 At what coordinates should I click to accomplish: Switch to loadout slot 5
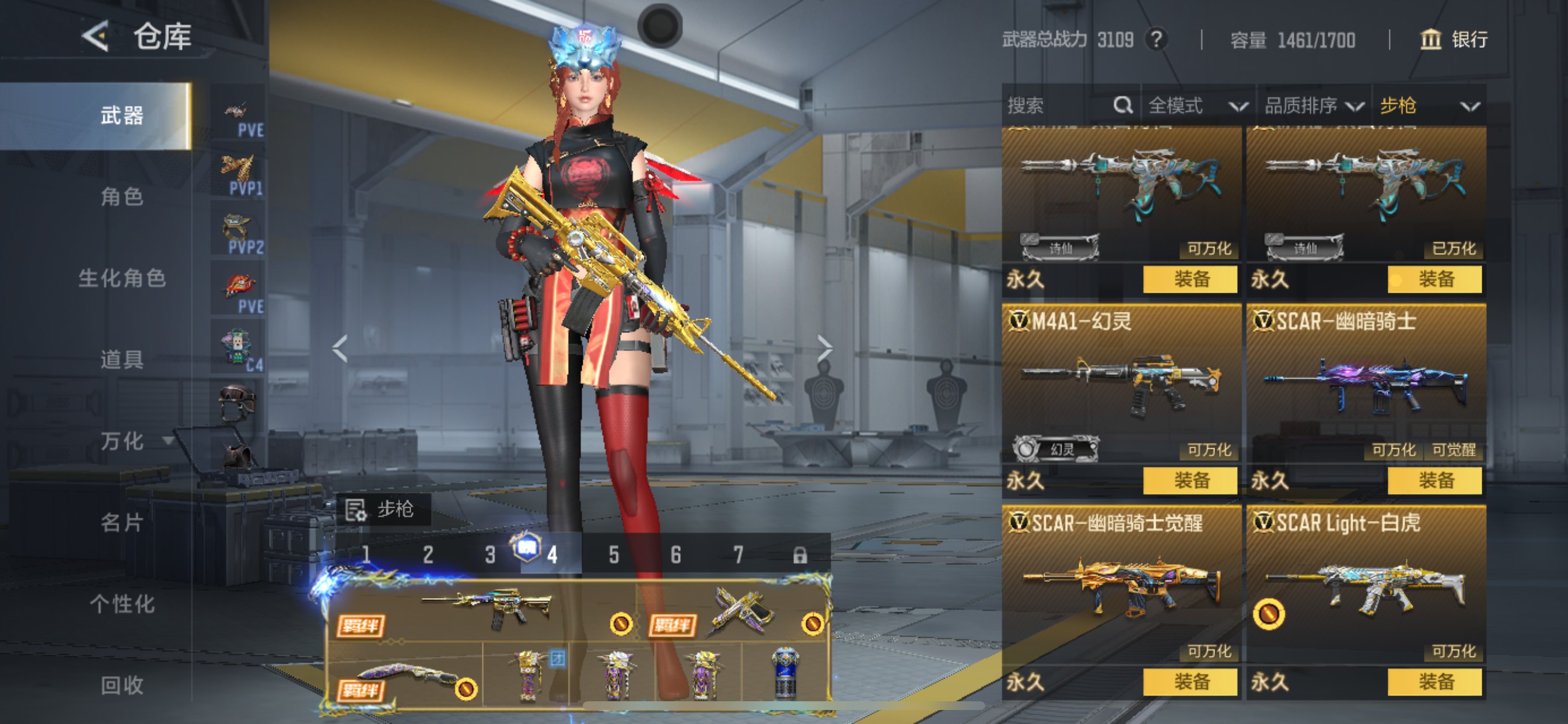(x=614, y=555)
